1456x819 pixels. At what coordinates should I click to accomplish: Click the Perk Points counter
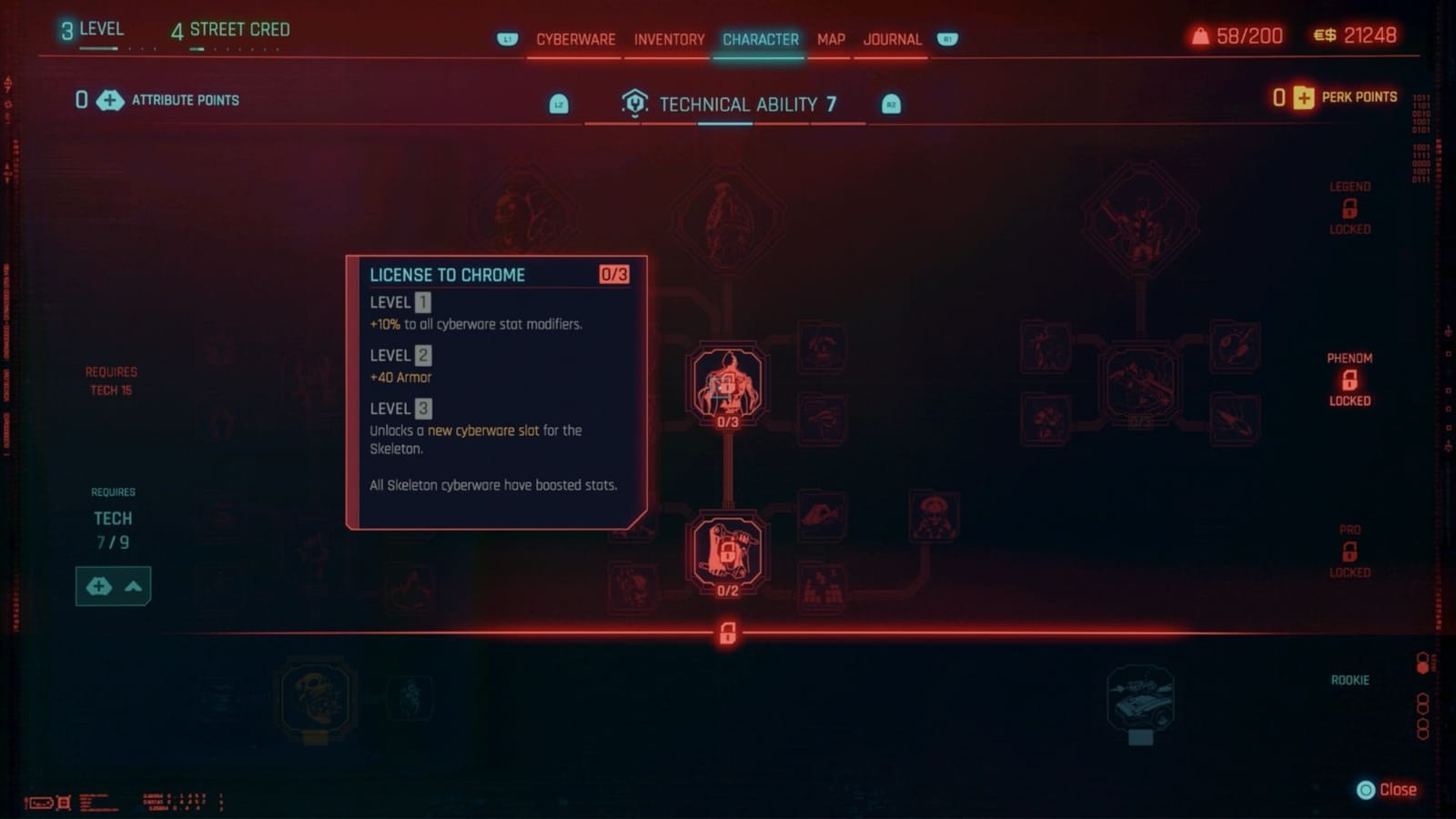click(x=1335, y=96)
